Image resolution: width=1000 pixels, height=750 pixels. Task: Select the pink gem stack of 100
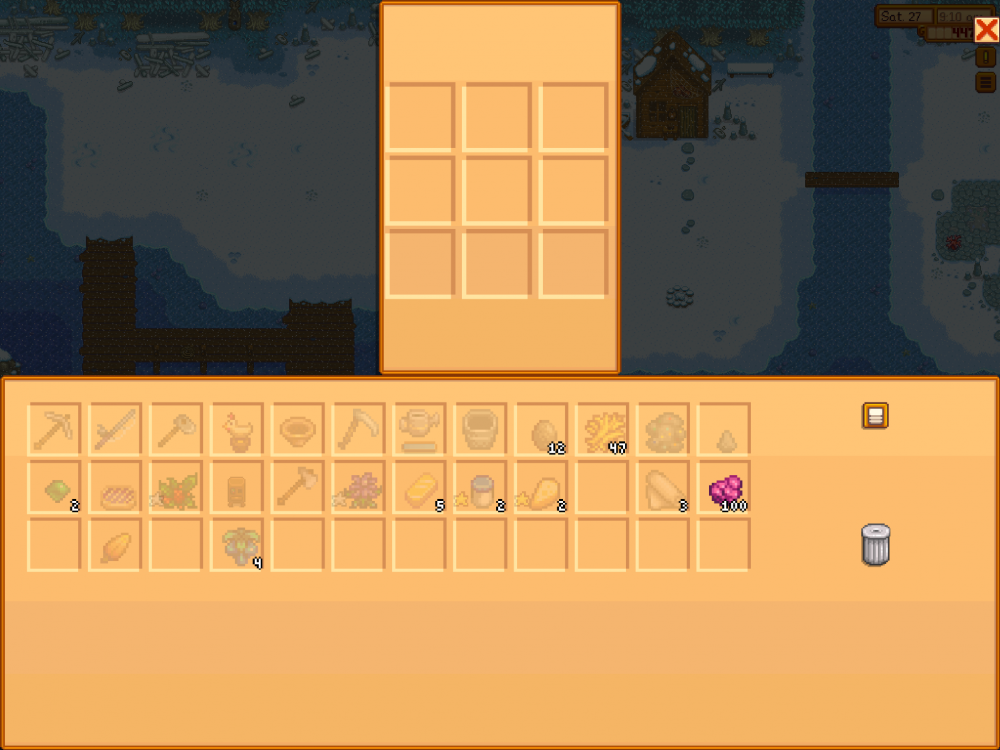[725, 488]
